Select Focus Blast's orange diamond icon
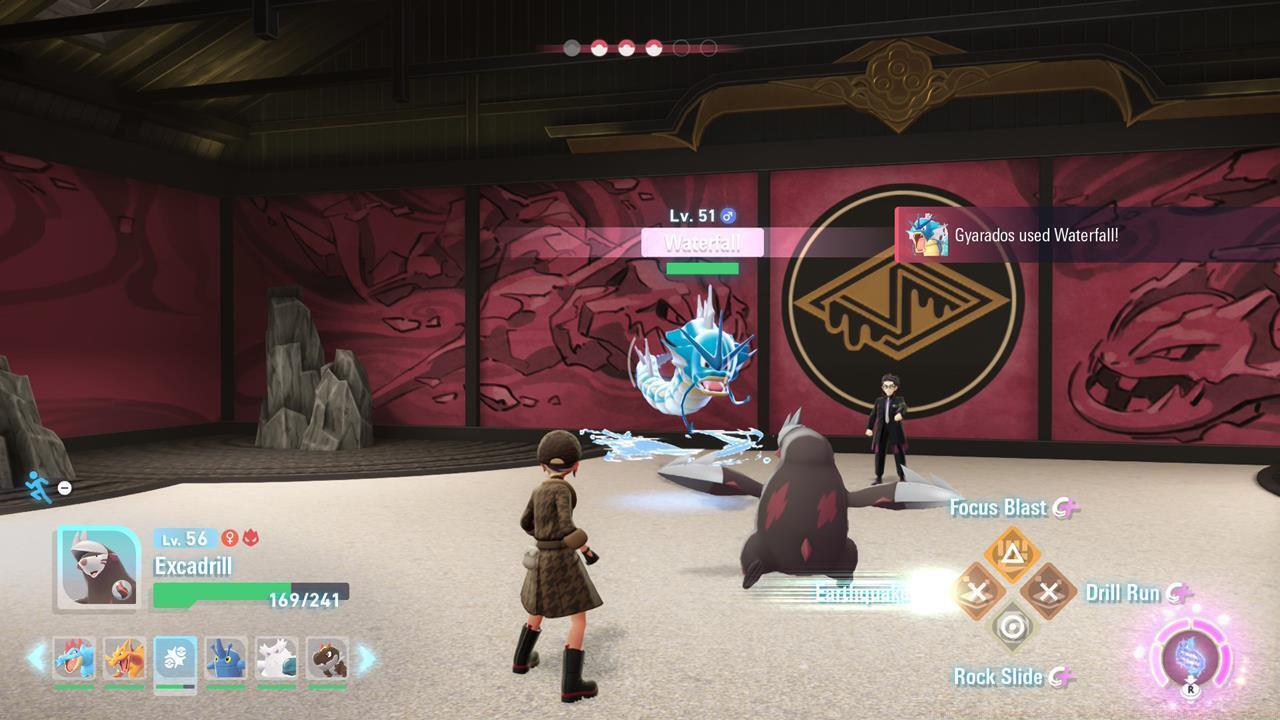This screenshot has width=1280, height=720. (1012, 552)
